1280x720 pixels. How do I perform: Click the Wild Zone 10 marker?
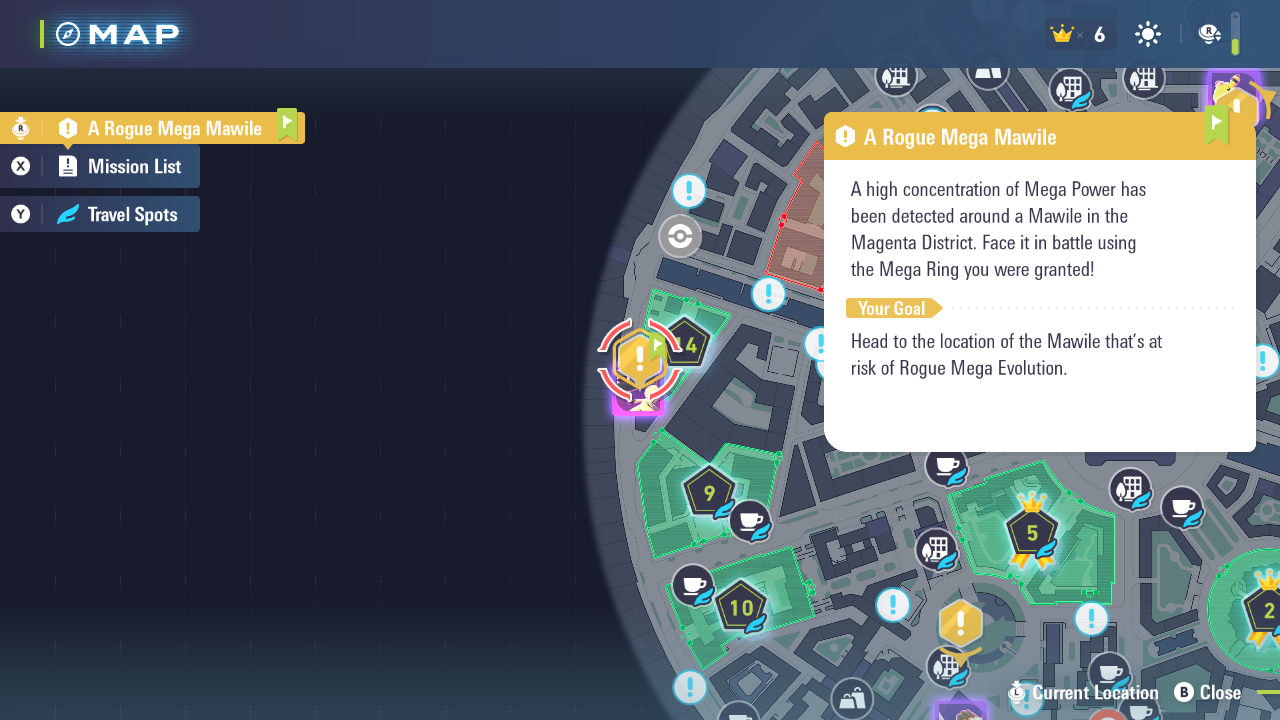click(x=741, y=607)
